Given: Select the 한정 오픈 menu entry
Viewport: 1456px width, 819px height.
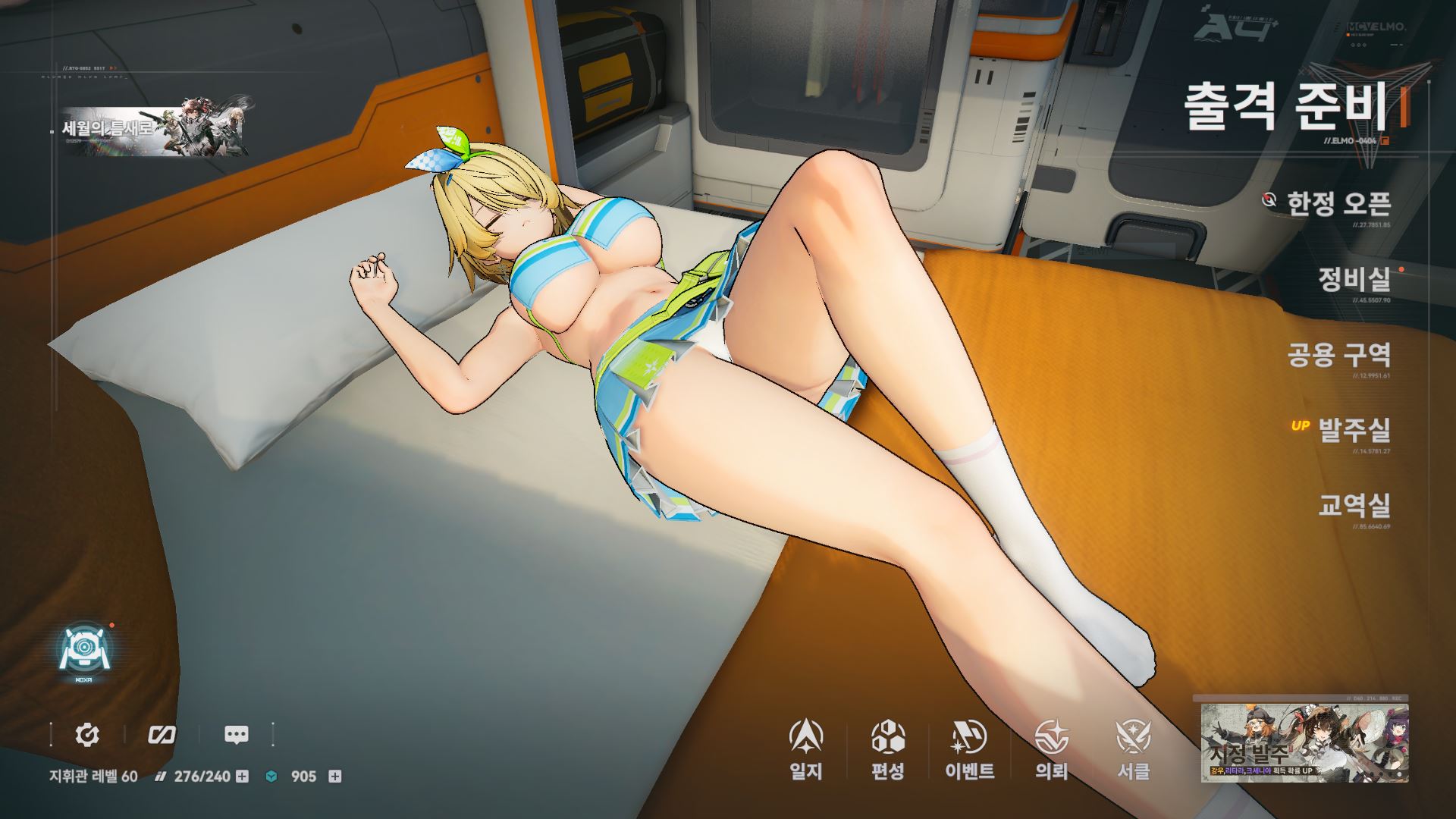Looking at the screenshot, I should pos(1338,202).
